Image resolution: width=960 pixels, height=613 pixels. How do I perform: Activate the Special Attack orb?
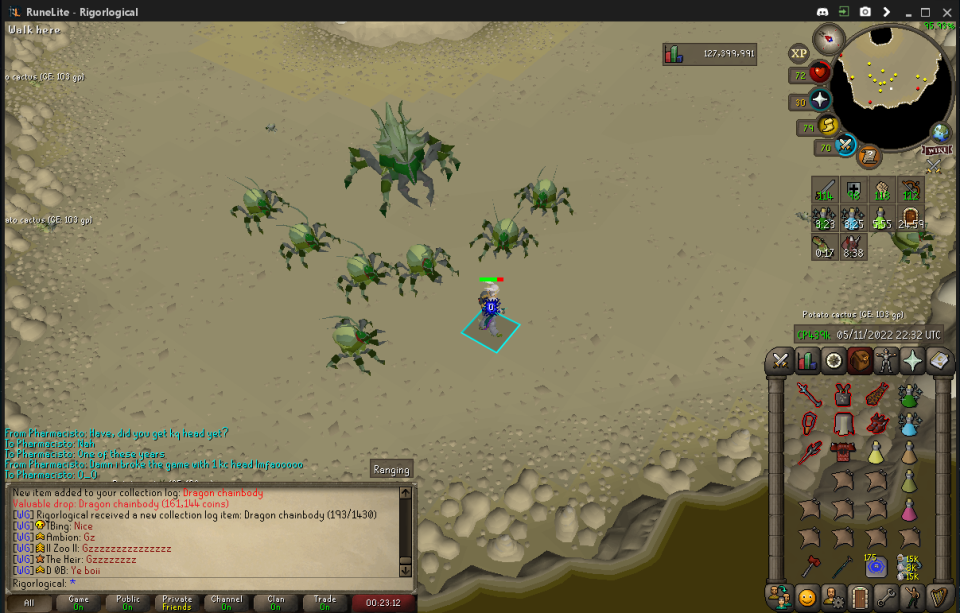tap(845, 146)
